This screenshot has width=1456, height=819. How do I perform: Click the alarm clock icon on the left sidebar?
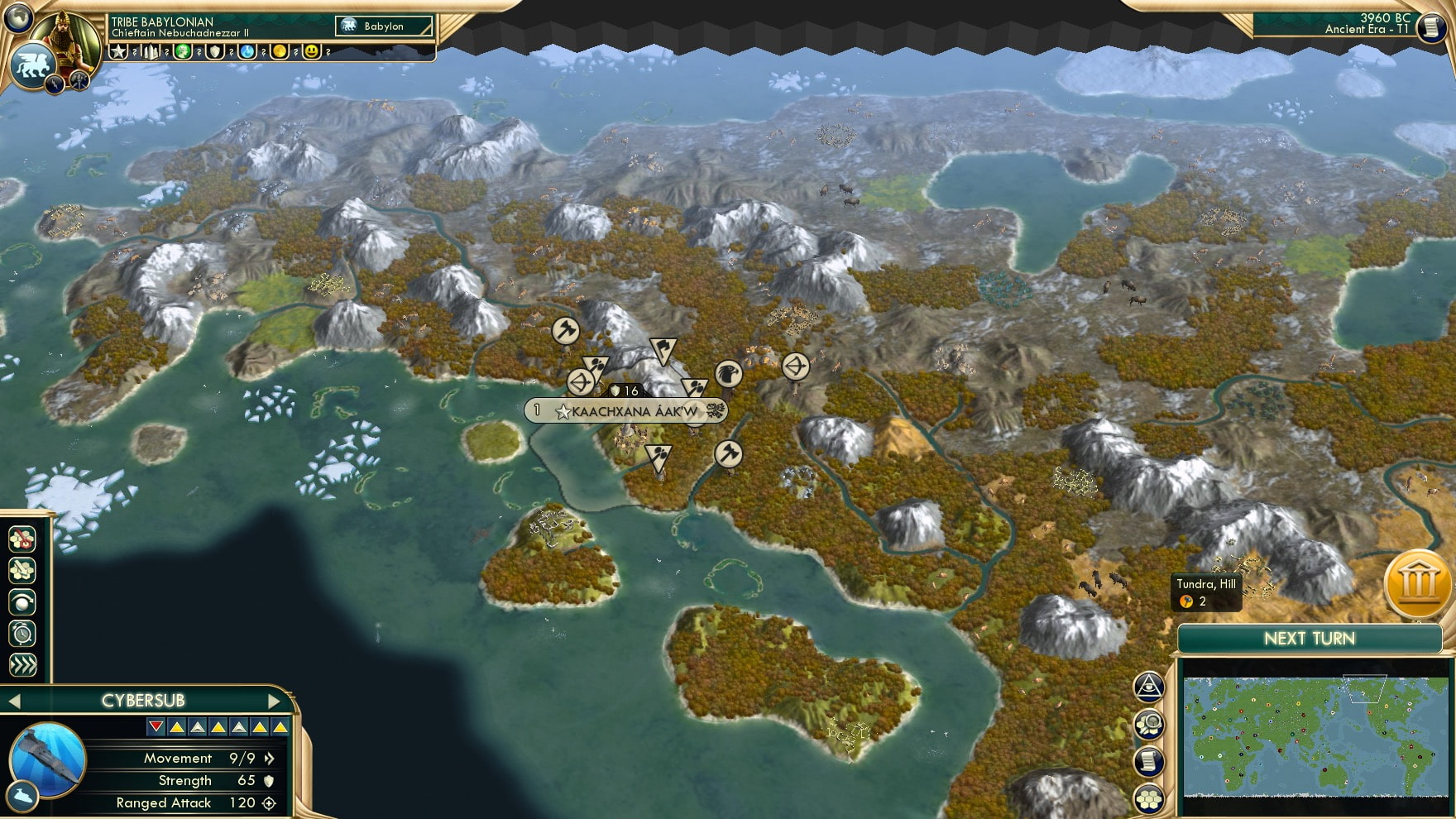[x=22, y=630]
